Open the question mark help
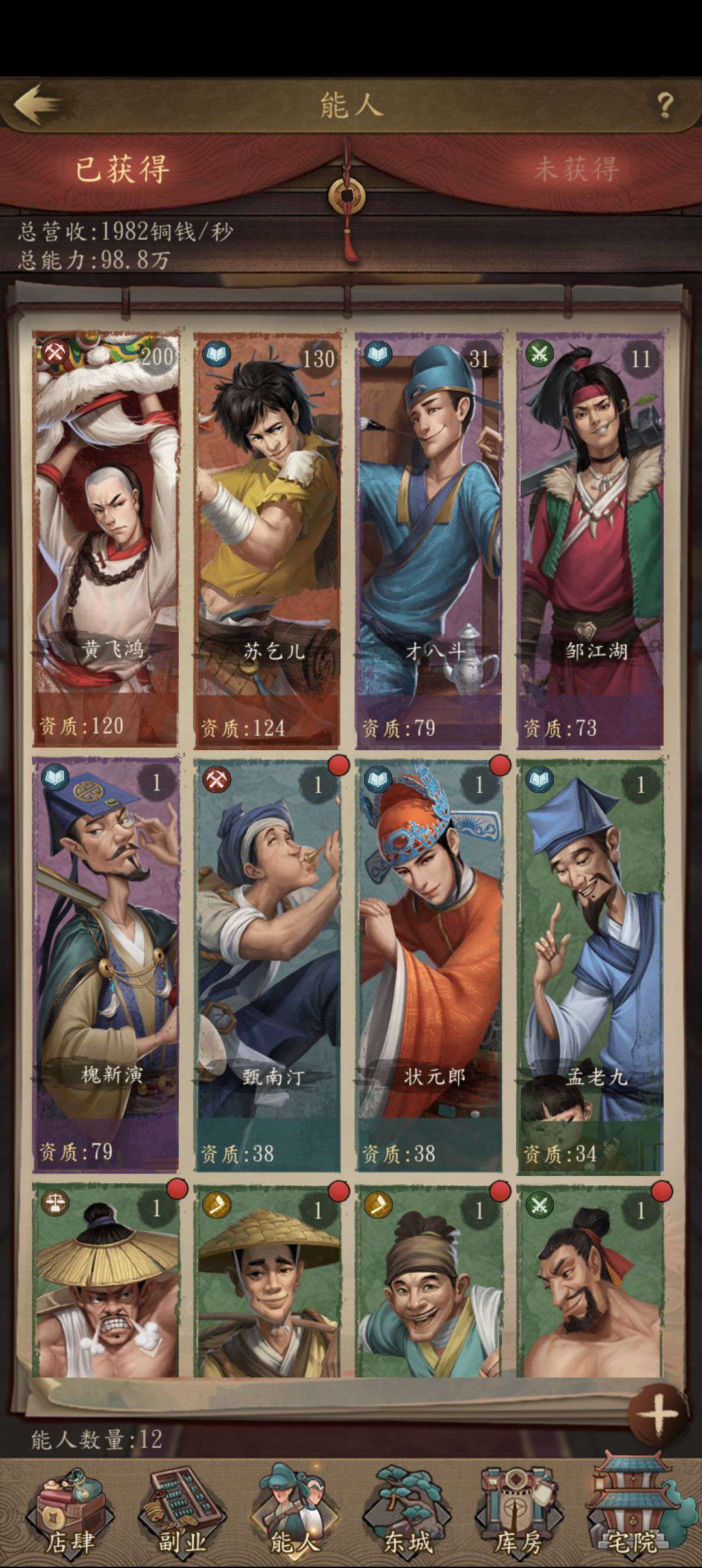 point(664,105)
